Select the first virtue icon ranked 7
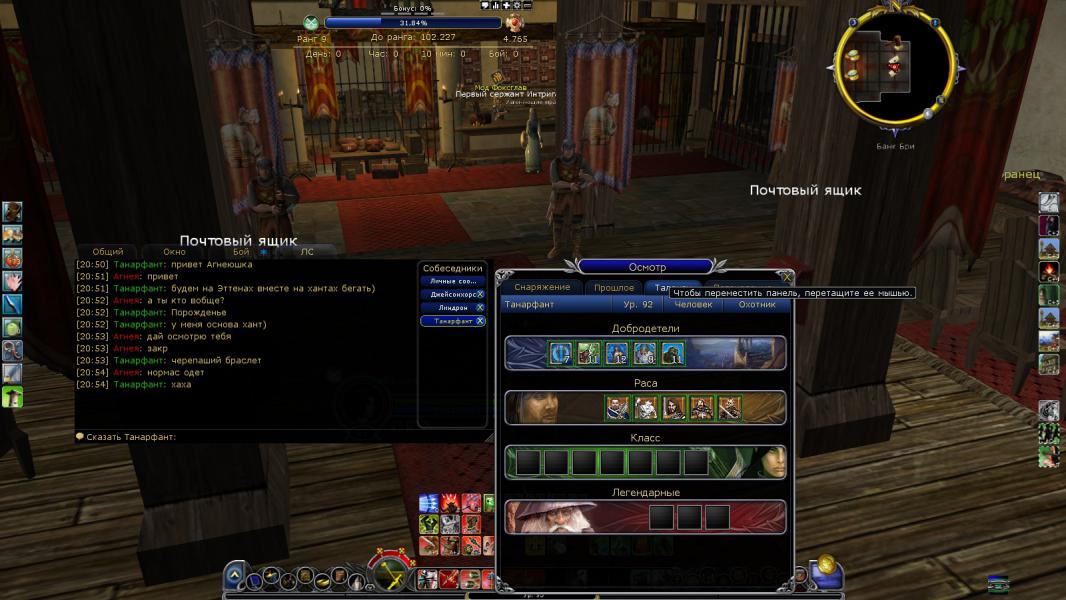 tap(560, 353)
